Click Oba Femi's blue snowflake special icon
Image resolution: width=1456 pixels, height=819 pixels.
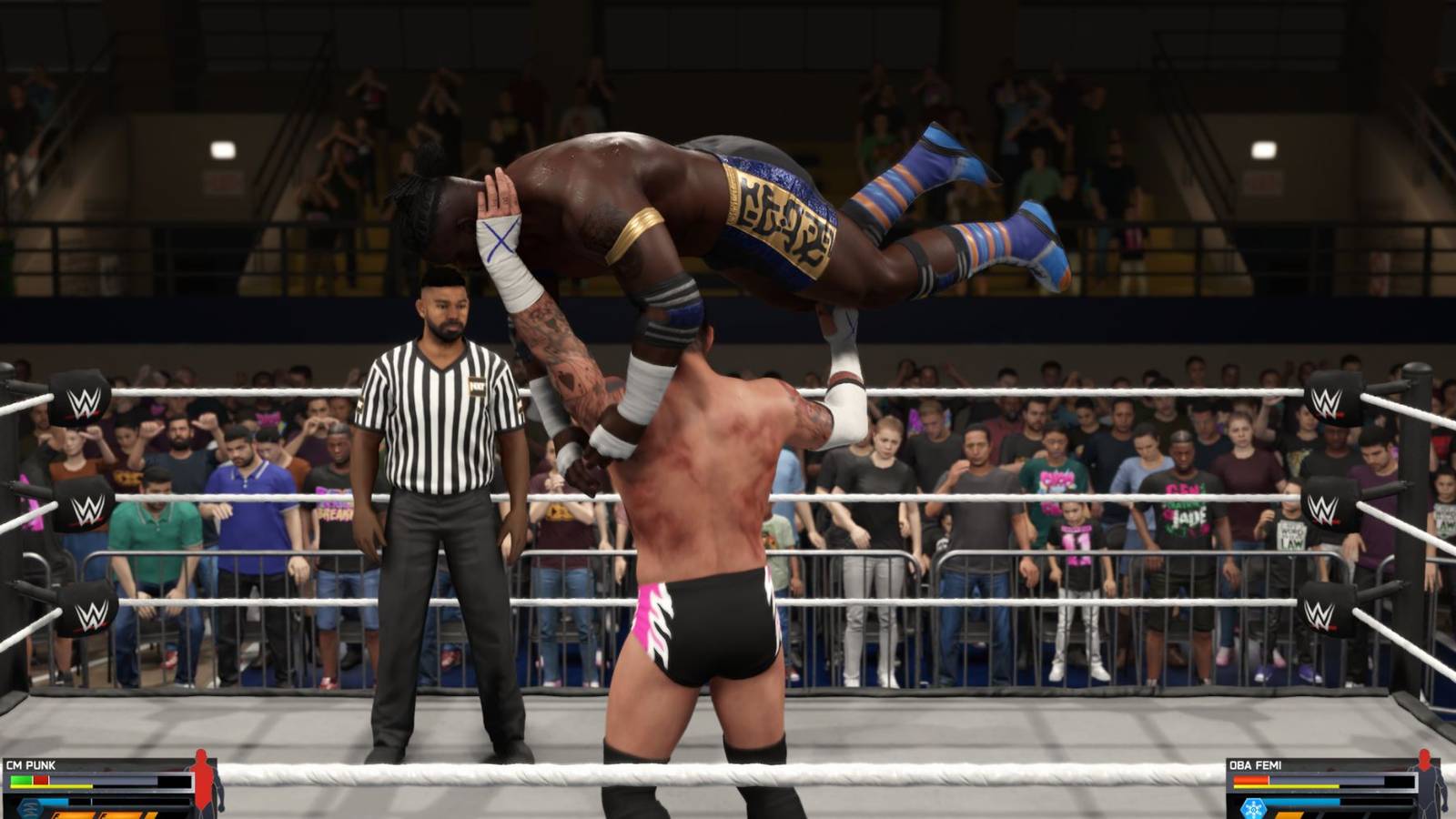1254,807
